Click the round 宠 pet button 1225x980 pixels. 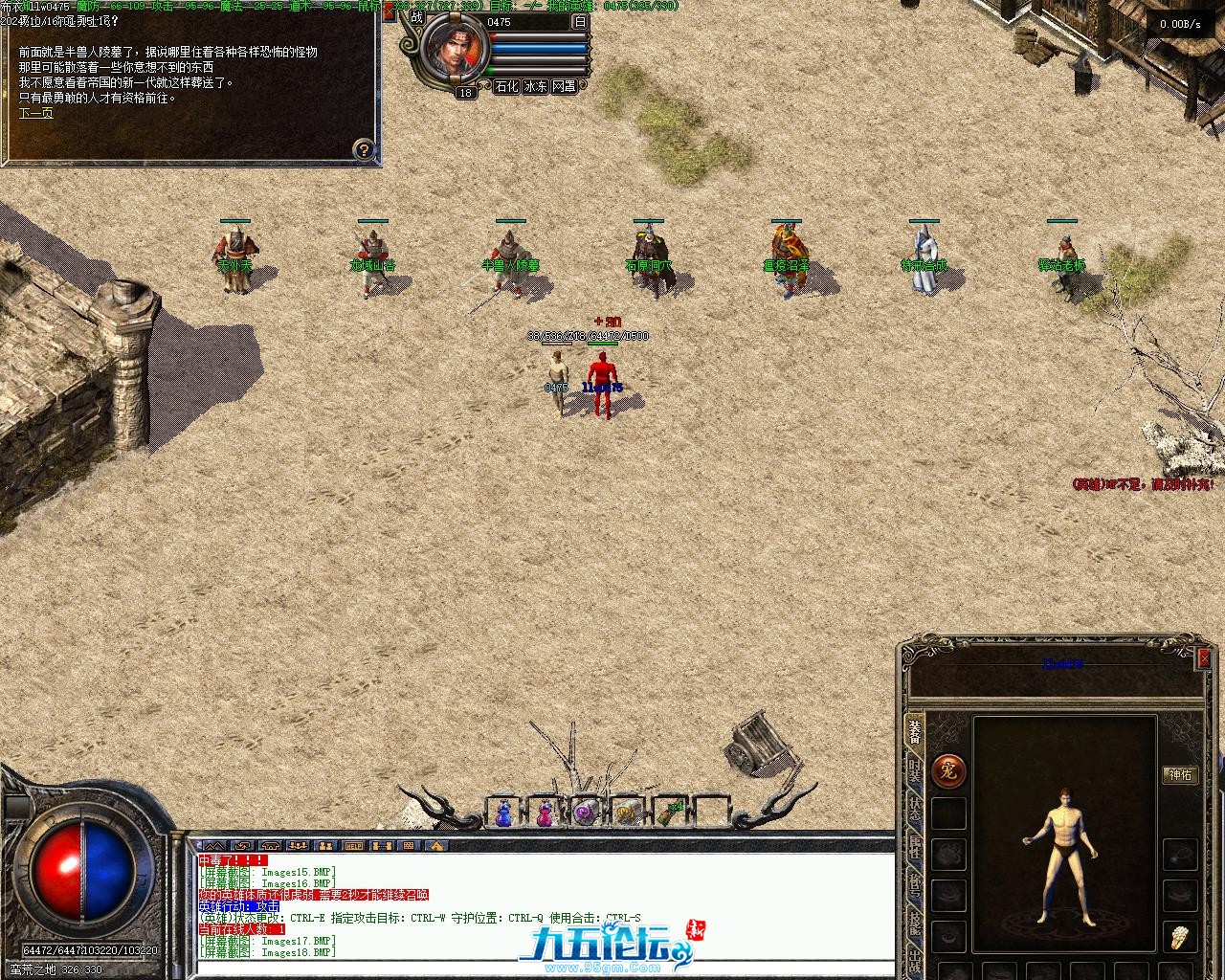948,770
